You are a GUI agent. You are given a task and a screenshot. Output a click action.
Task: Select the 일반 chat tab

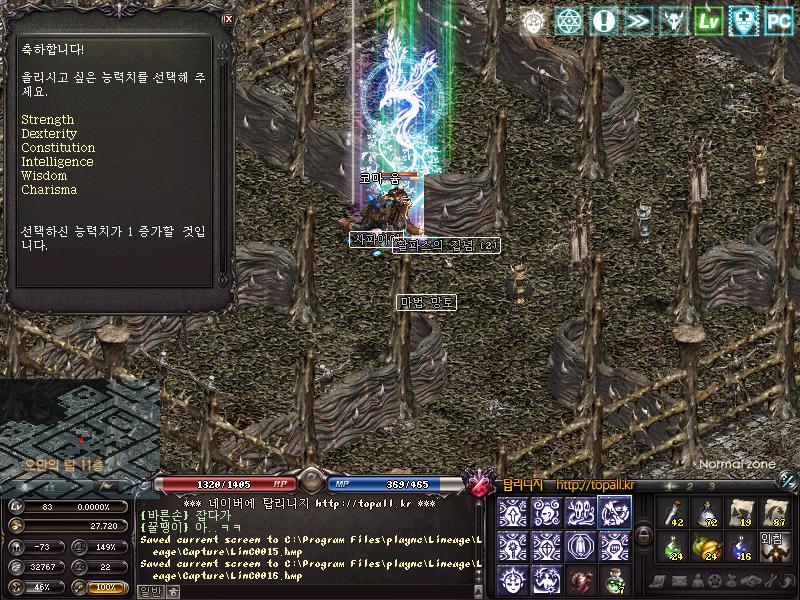[x=149, y=591]
